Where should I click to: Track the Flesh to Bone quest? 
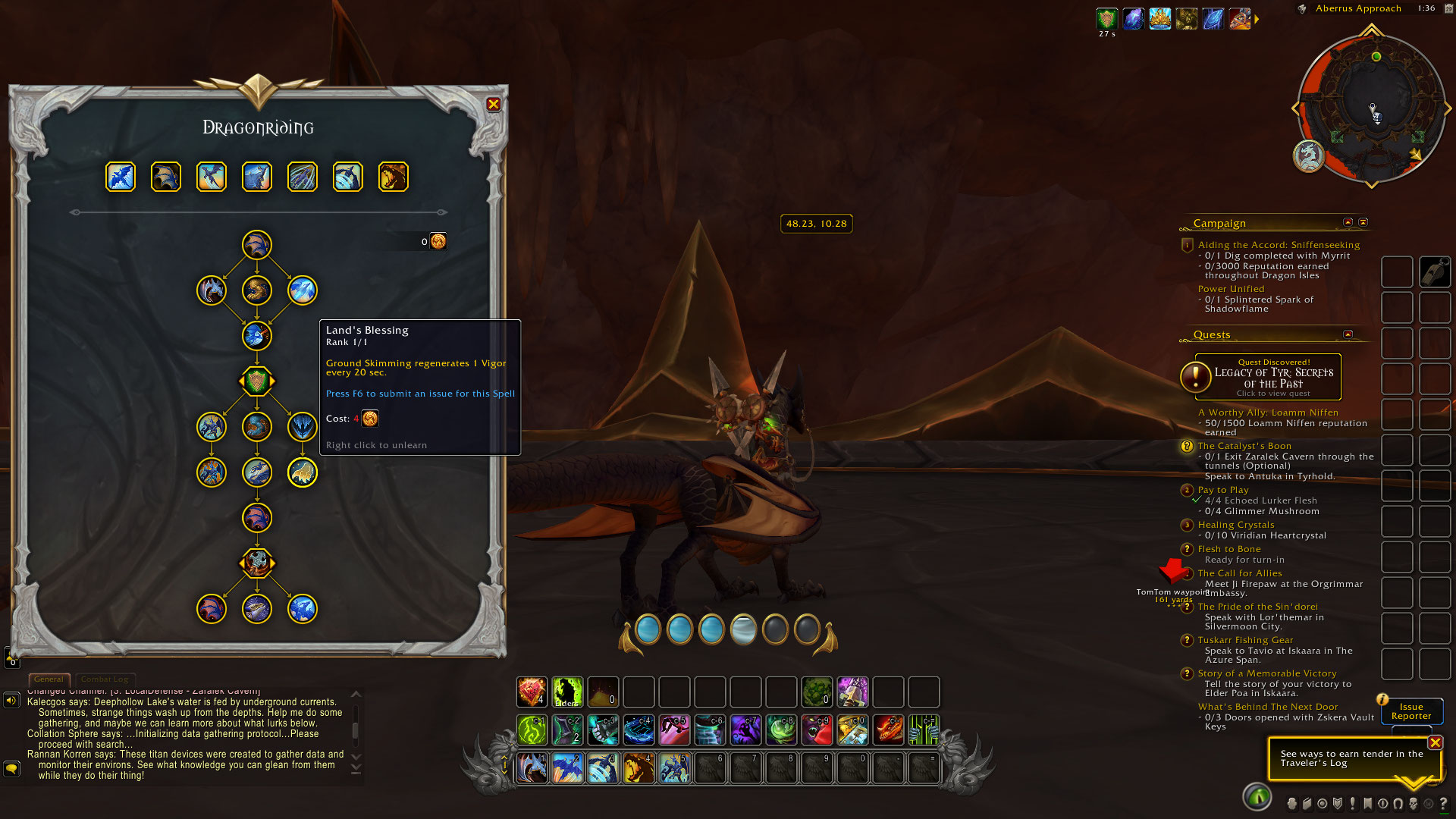point(1228,549)
